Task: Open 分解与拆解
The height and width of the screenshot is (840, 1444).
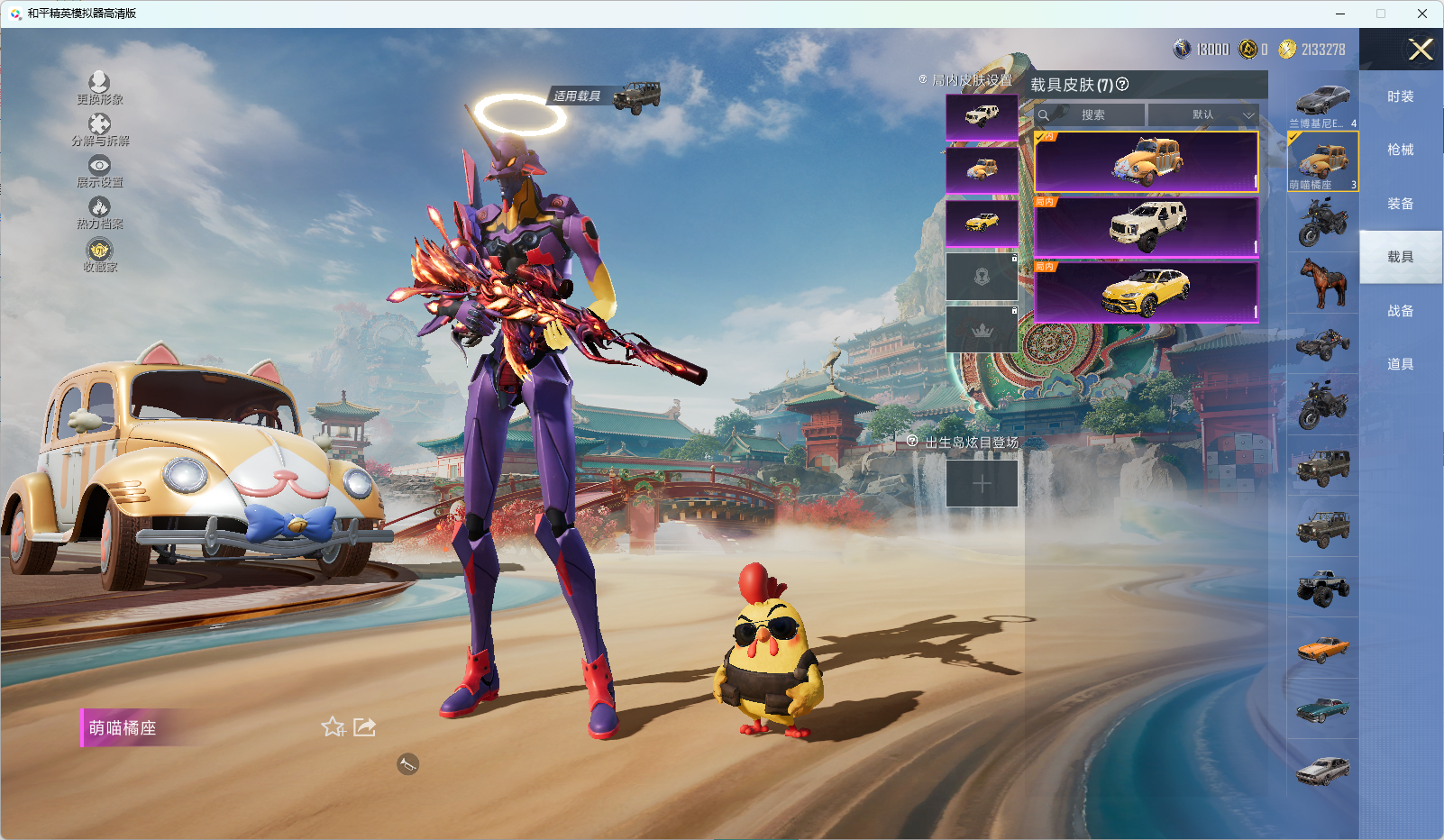Action: tap(99, 129)
